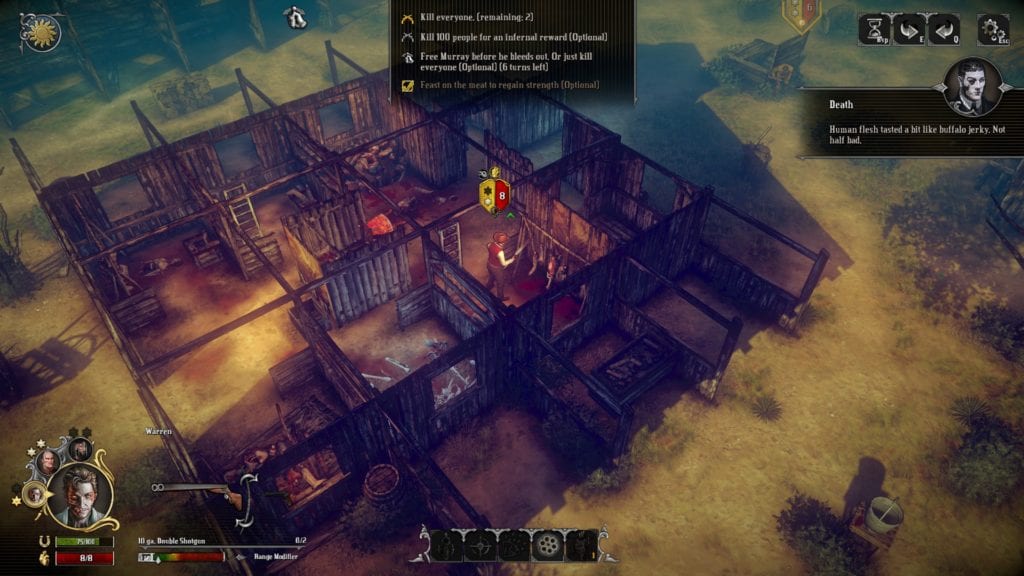Screen dimensions: 1024x576
Task: Open the gear settings menu
Action: click(992, 29)
